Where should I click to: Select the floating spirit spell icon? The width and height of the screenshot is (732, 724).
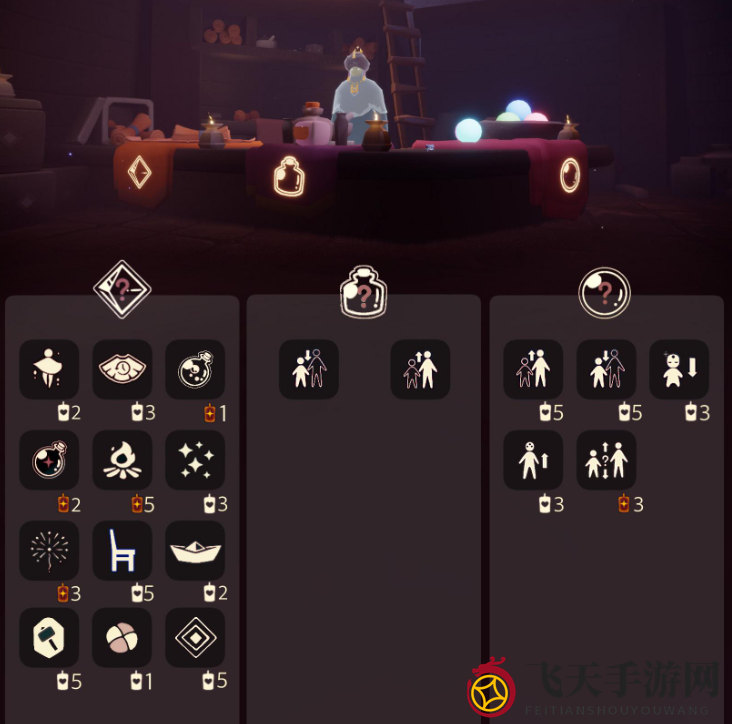[49, 369]
